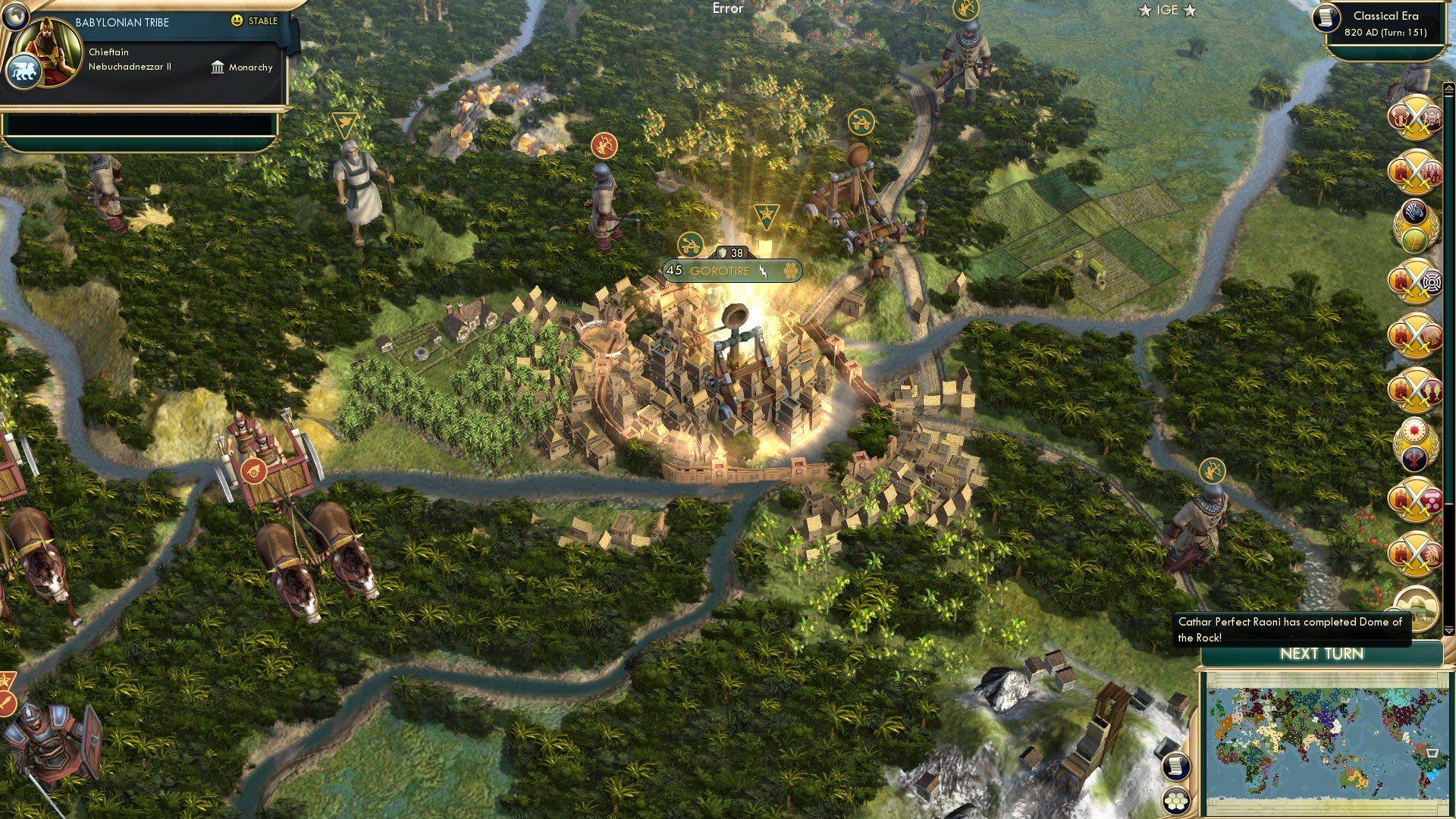The height and width of the screenshot is (819, 1456).
Task: Click the shield defense value 38 above Gorotire
Action: click(x=731, y=253)
